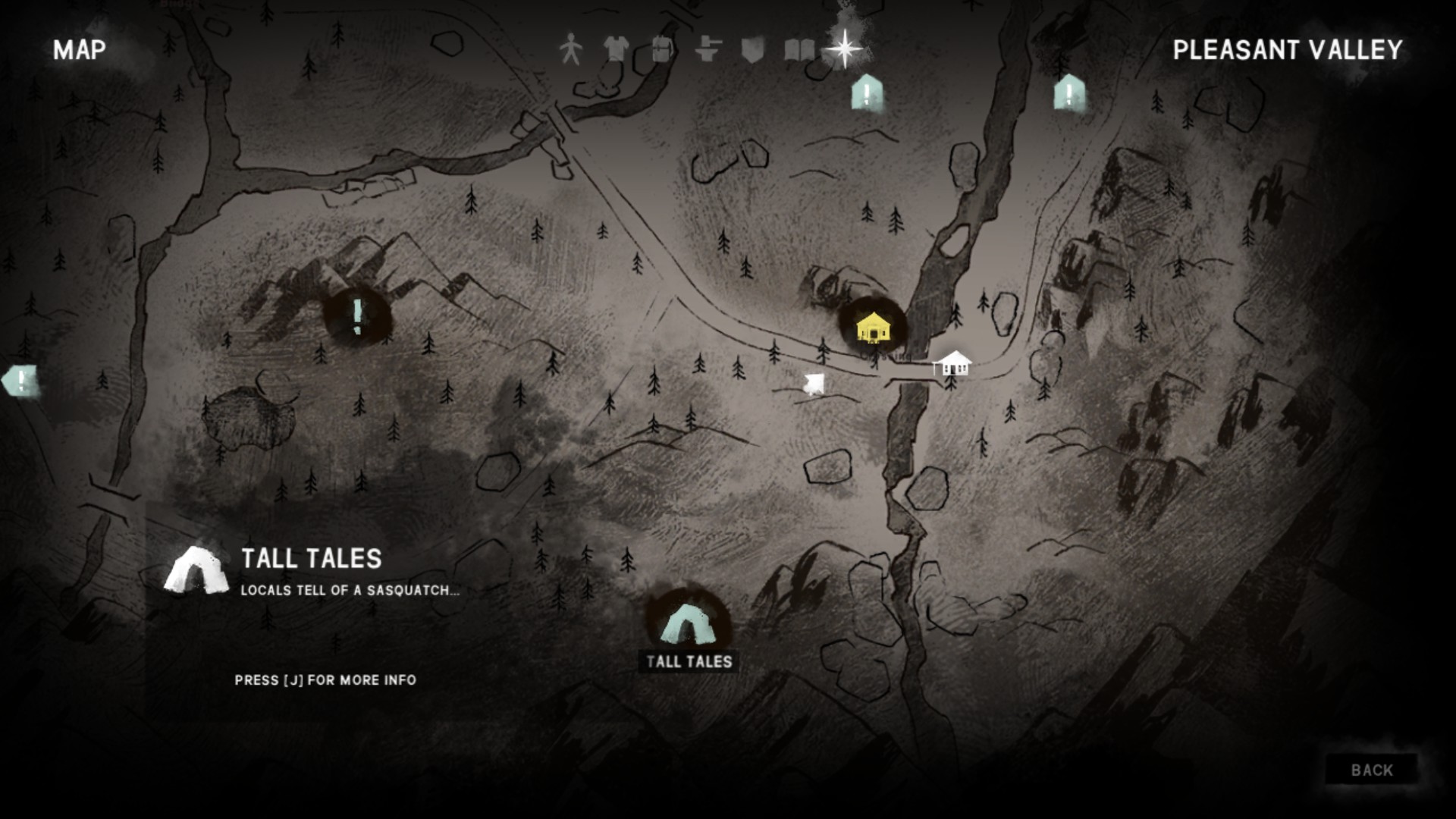Click the exclamation arrow marker at the left edge
Image resolution: width=1456 pixels, height=819 pixels.
[21, 381]
